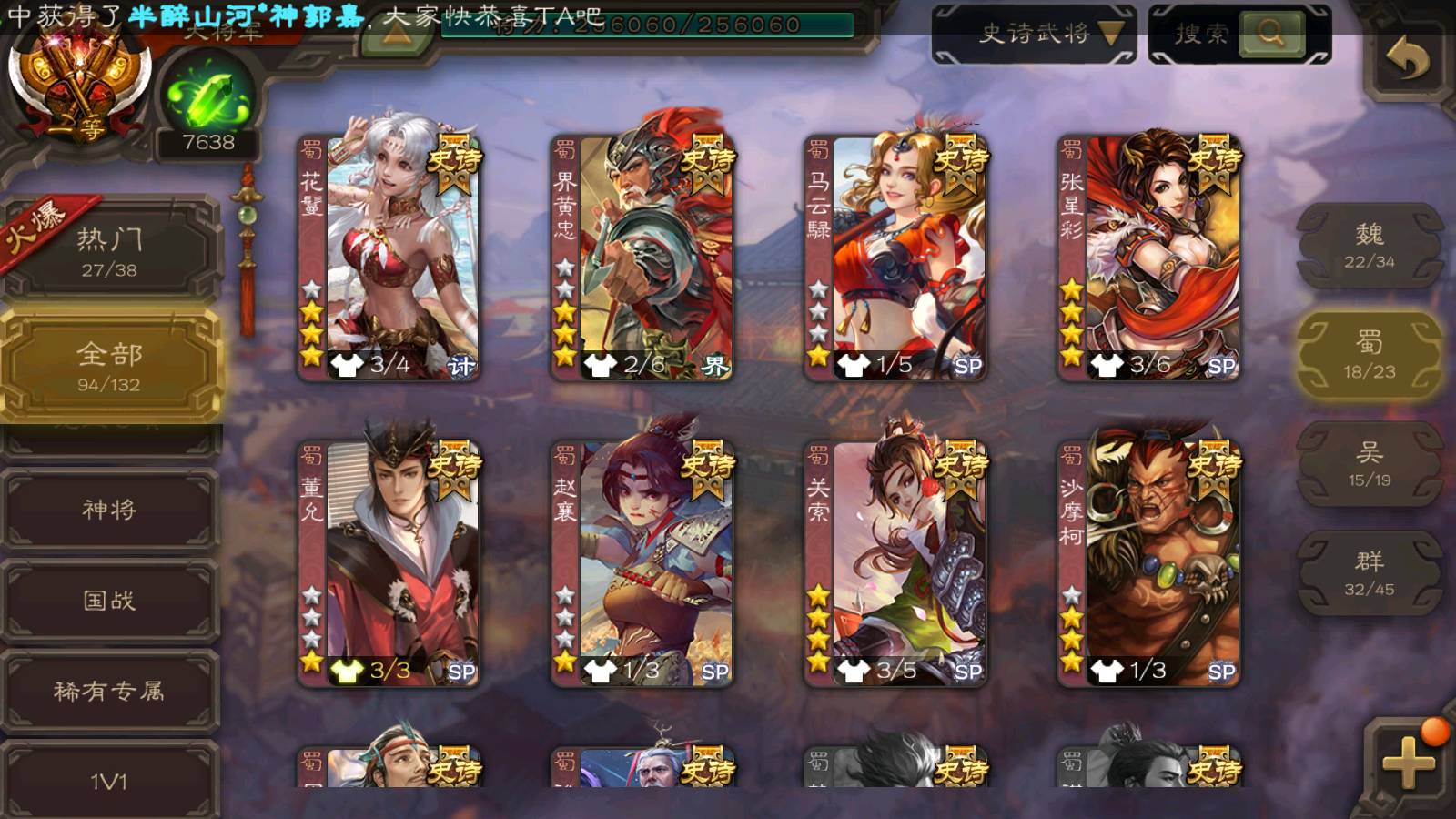Filter heroes by 吴 faction
The height and width of the screenshot is (819, 1456).
(x=1369, y=464)
